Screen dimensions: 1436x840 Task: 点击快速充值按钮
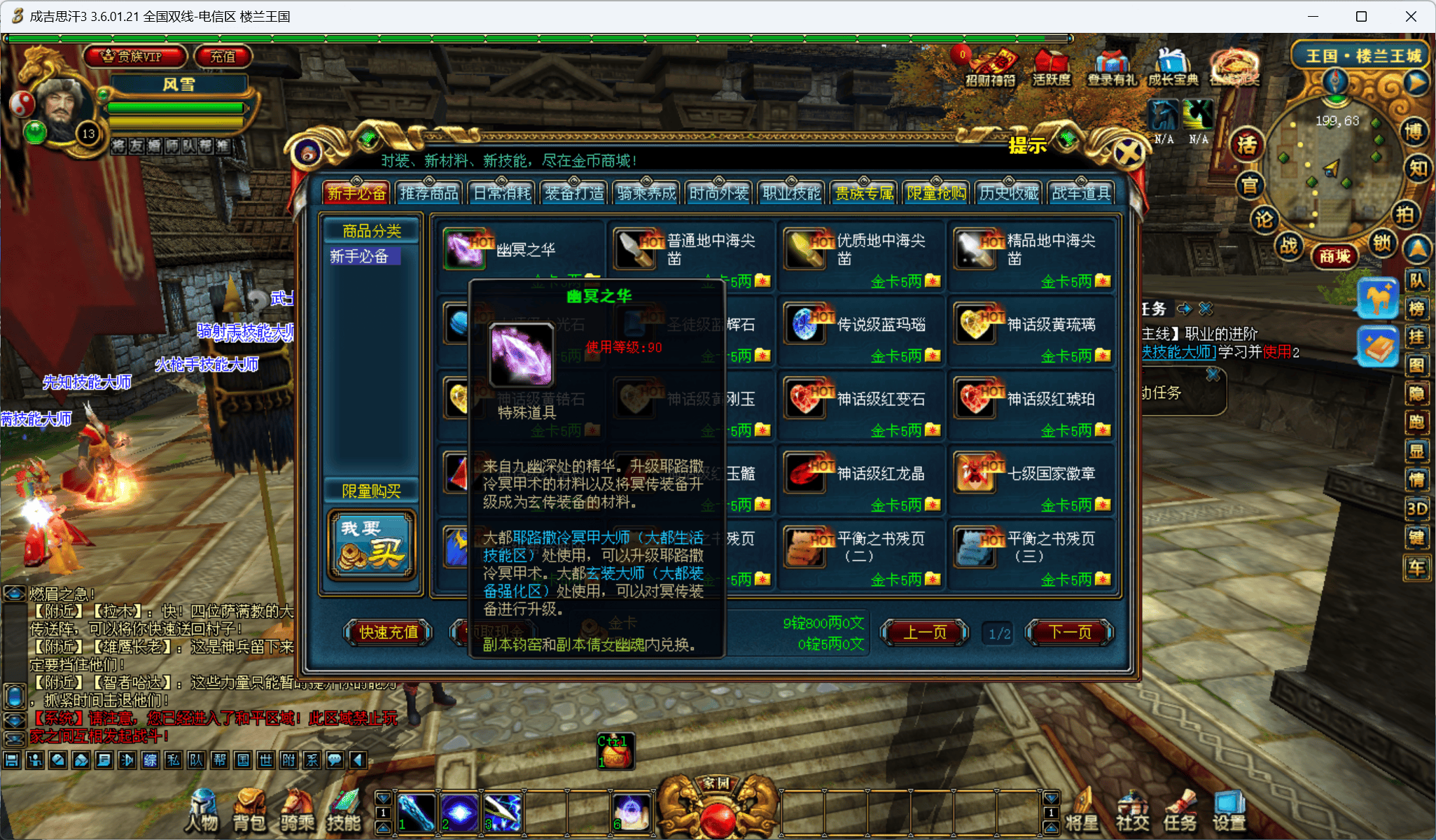tap(387, 632)
